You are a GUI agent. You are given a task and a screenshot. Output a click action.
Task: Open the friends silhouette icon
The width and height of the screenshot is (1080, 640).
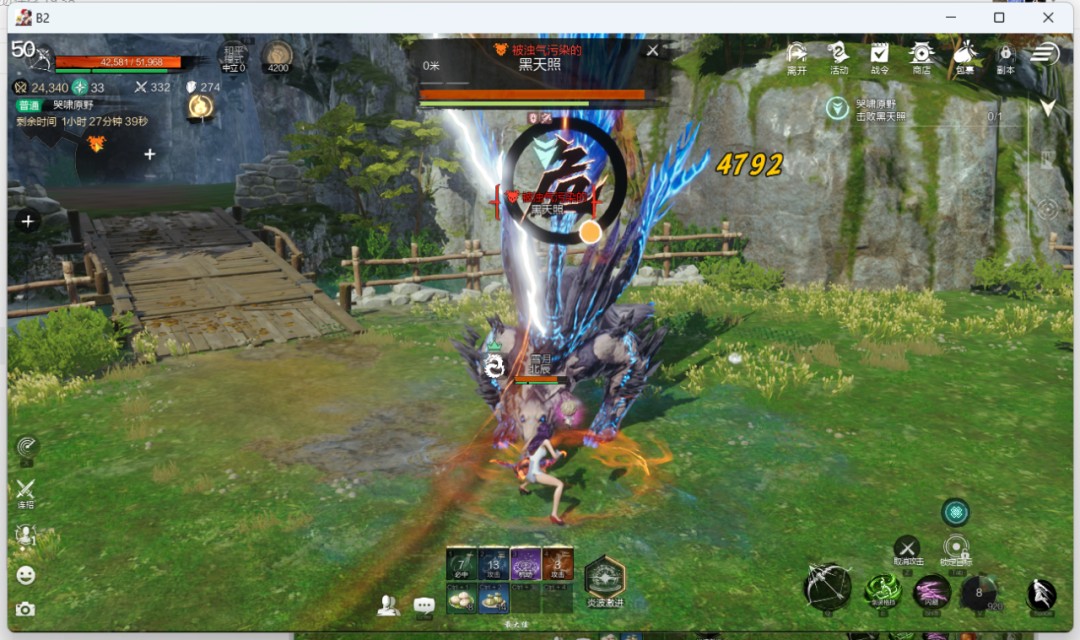(389, 605)
